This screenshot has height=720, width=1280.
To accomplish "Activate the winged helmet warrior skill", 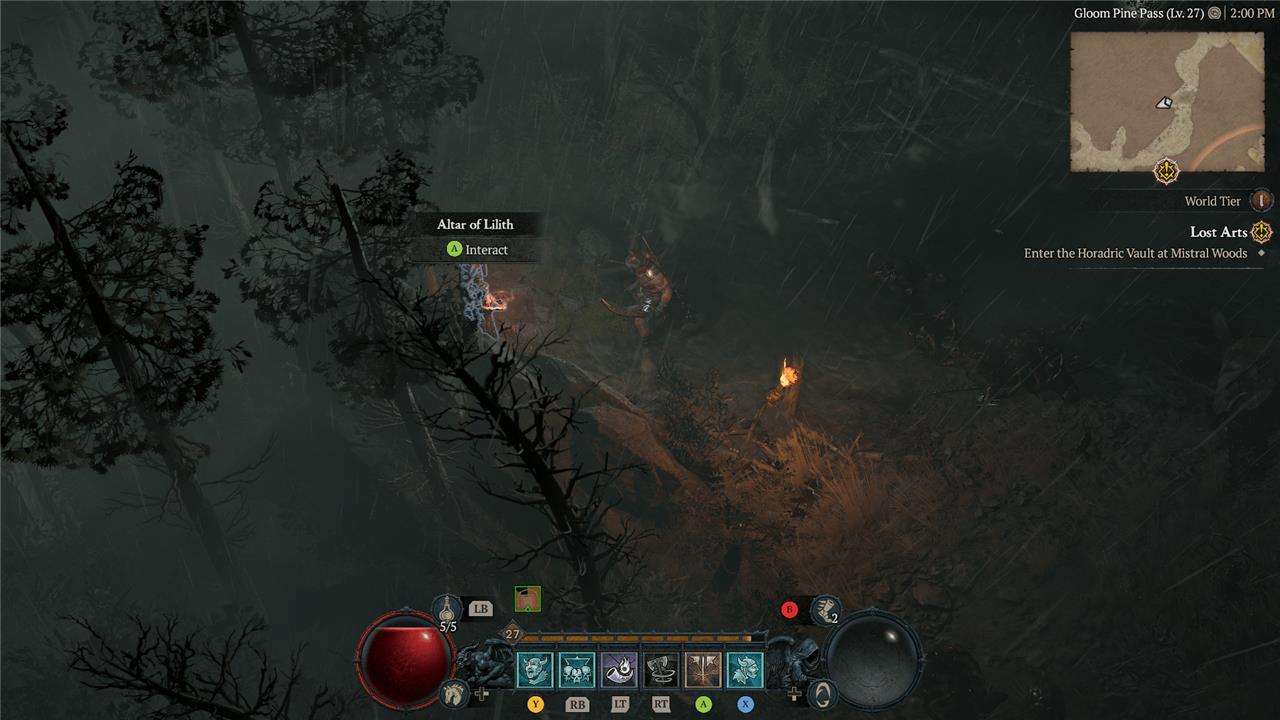I will click(x=745, y=670).
